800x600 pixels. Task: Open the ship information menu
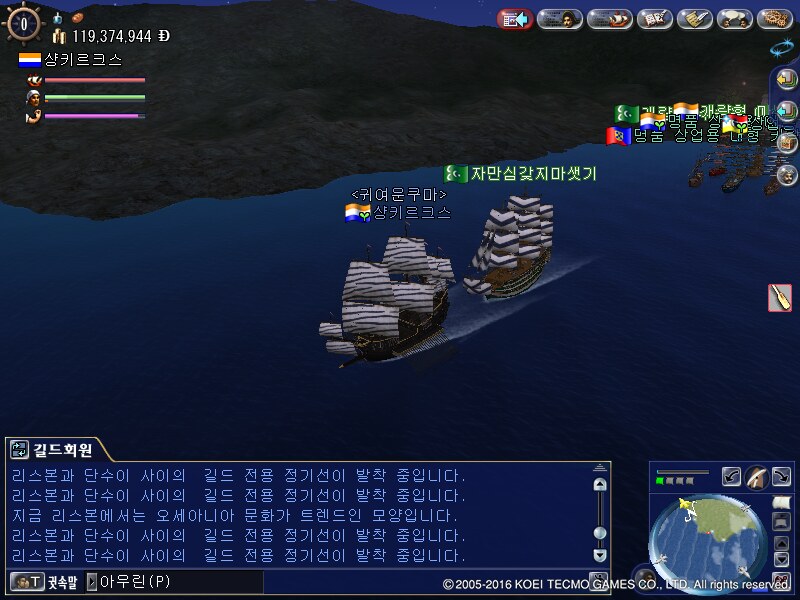tap(608, 18)
